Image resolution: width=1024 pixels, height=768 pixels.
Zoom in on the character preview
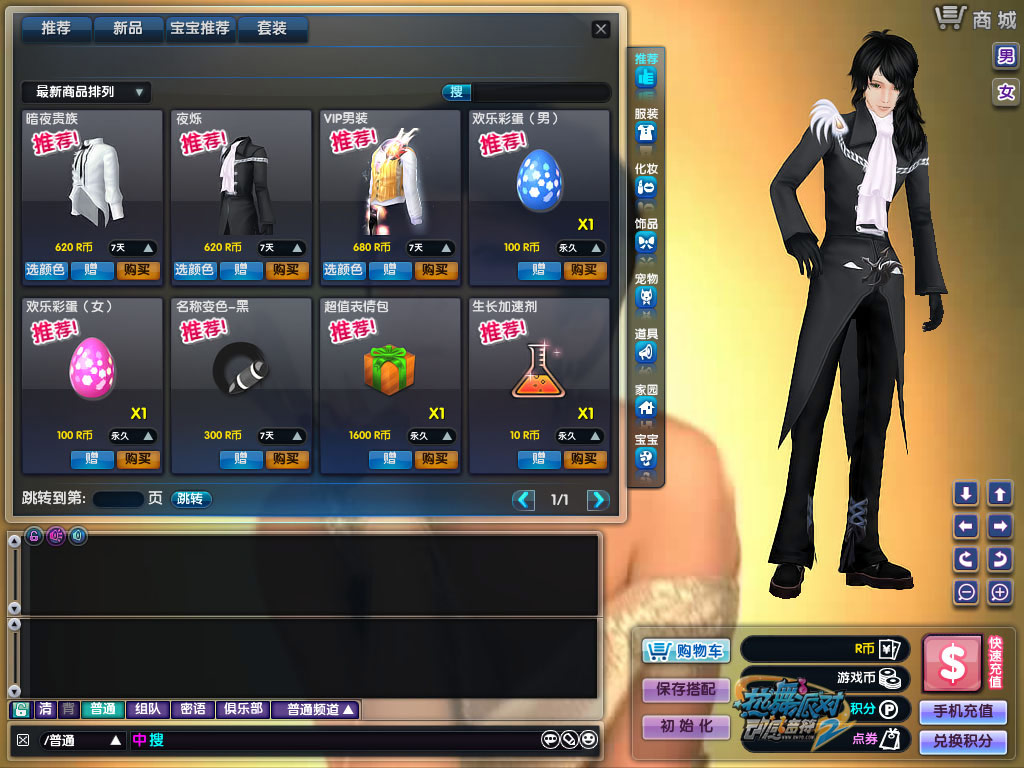coord(999,592)
